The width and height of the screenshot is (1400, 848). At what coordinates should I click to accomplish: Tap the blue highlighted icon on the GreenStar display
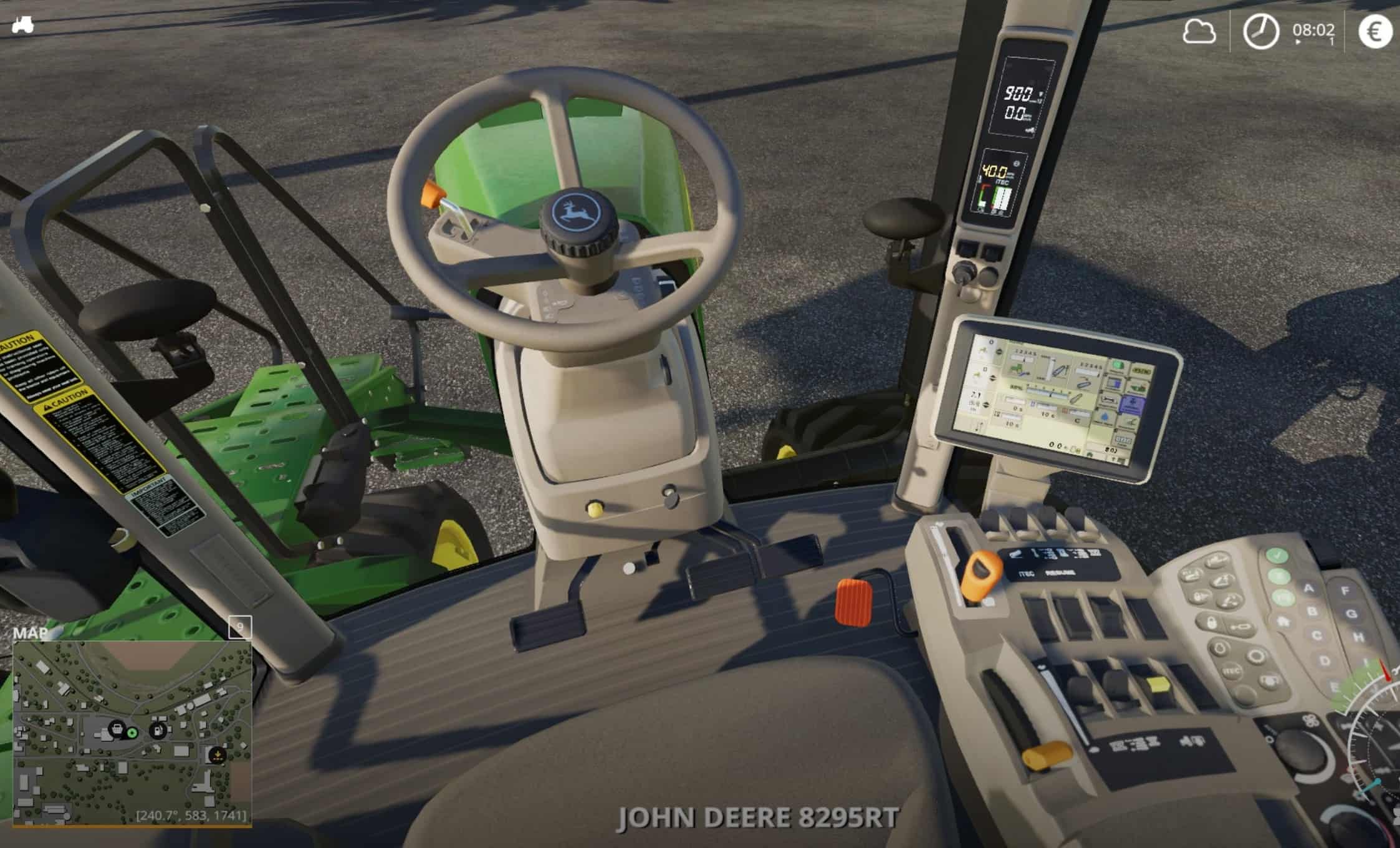point(1131,404)
